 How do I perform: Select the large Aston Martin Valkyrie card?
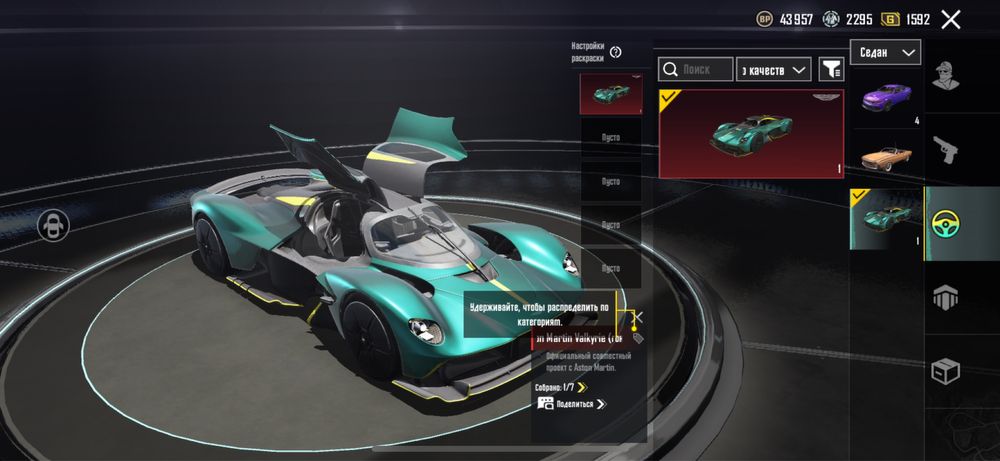(x=751, y=133)
